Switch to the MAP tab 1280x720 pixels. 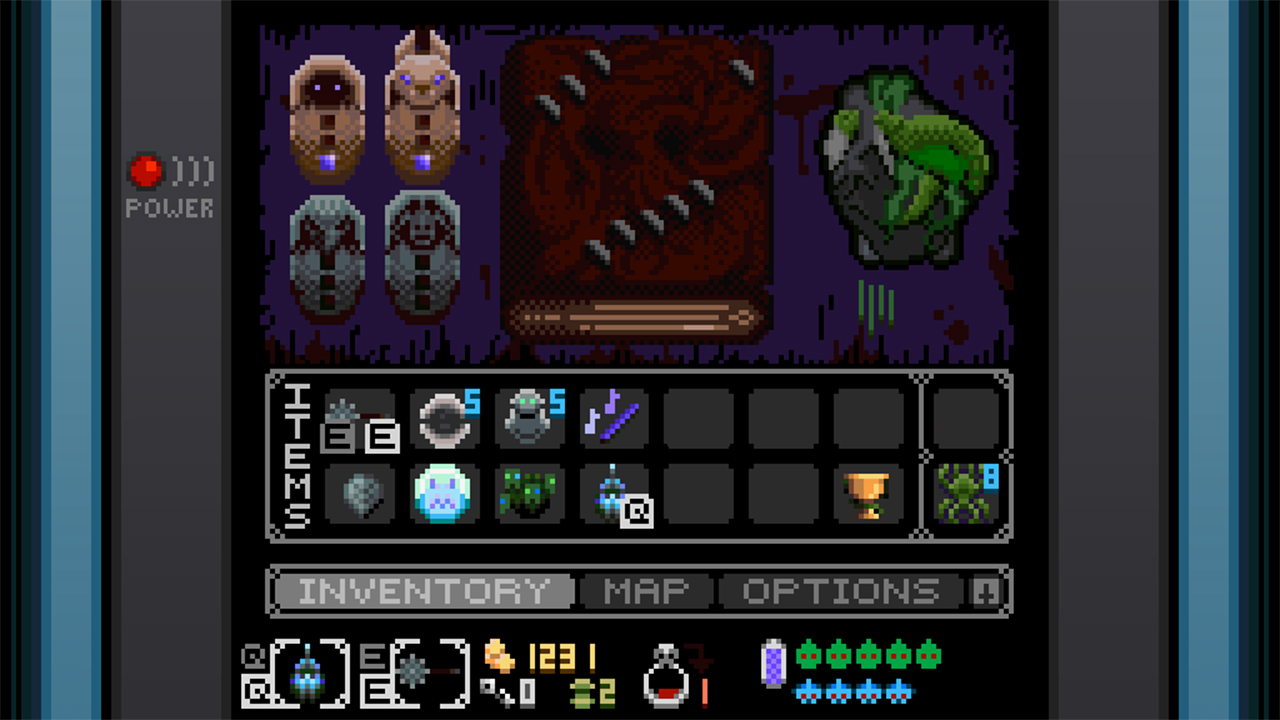point(645,591)
